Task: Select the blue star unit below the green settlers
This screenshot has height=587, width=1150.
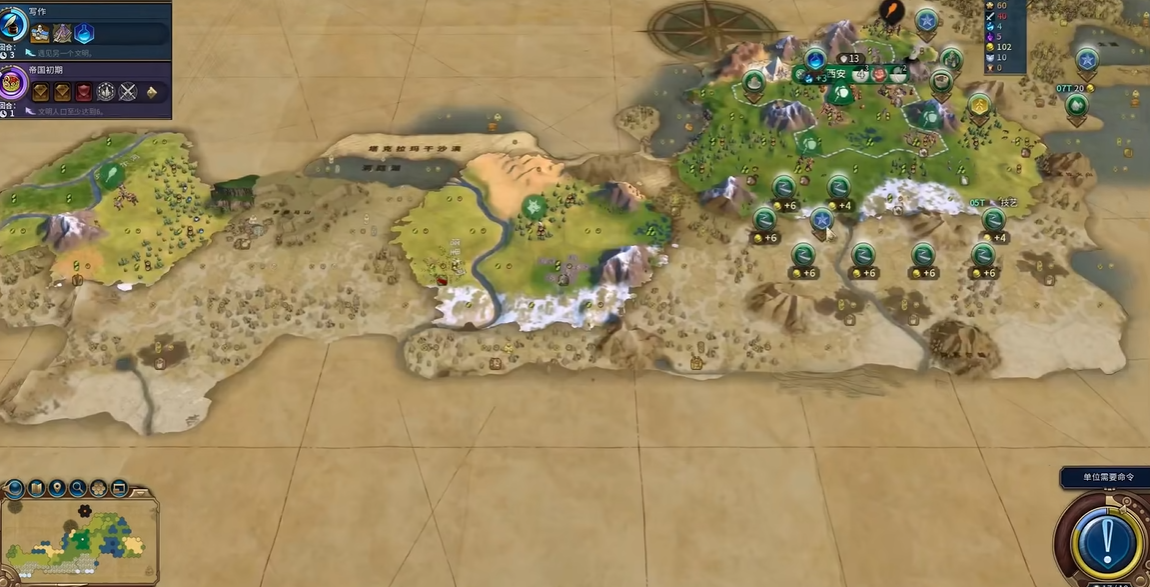Action: (x=821, y=219)
